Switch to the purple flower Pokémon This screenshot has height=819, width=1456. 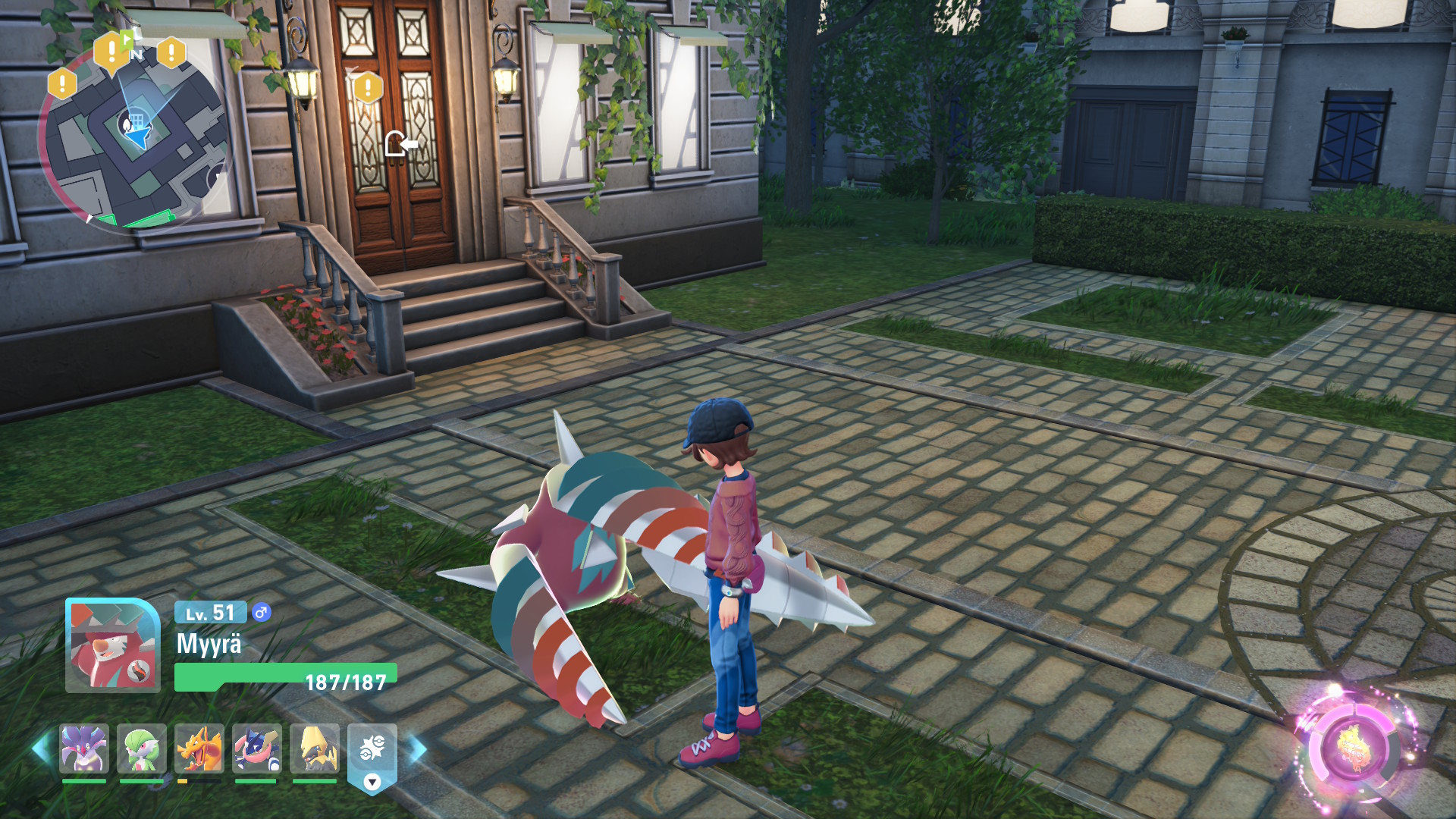pos(84,748)
